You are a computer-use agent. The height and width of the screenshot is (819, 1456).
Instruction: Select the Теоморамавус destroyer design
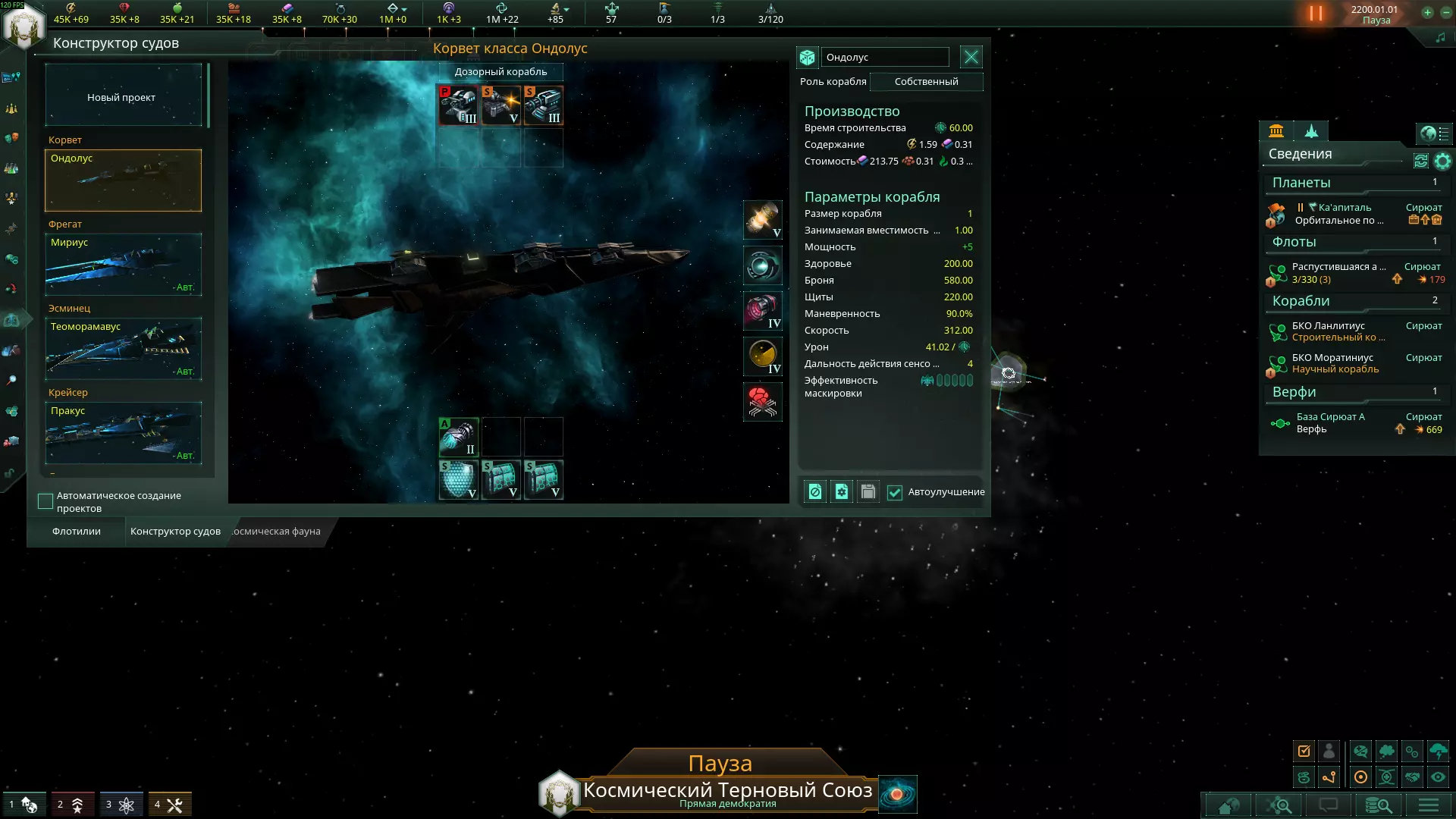point(123,348)
